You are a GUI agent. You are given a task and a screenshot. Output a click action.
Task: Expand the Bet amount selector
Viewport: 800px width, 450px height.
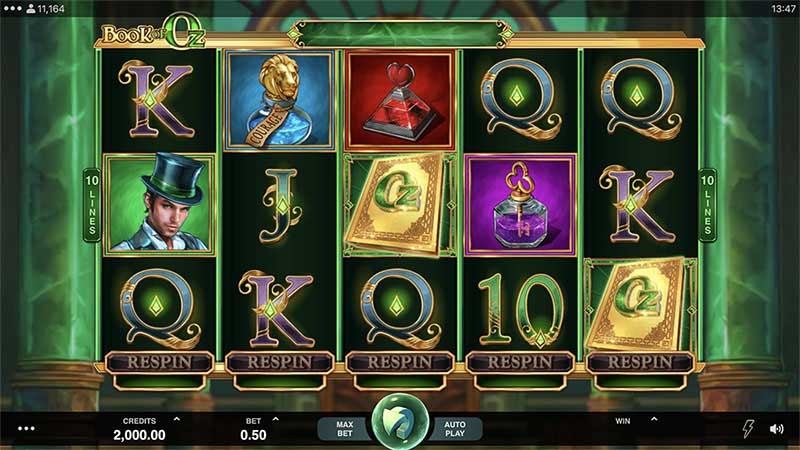[275, 420]
